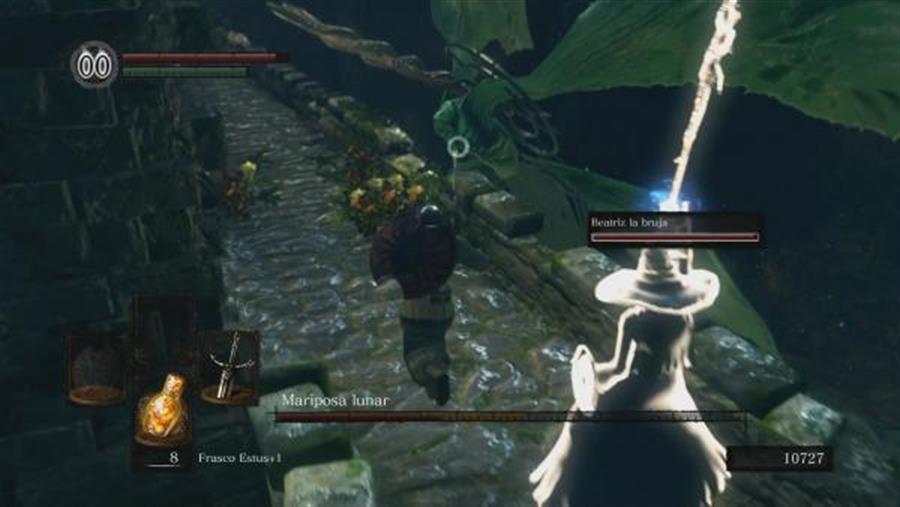The image size is (900, 507).
Task: Choose the right-hand sword weapon slot
Action: pos(229,367)
